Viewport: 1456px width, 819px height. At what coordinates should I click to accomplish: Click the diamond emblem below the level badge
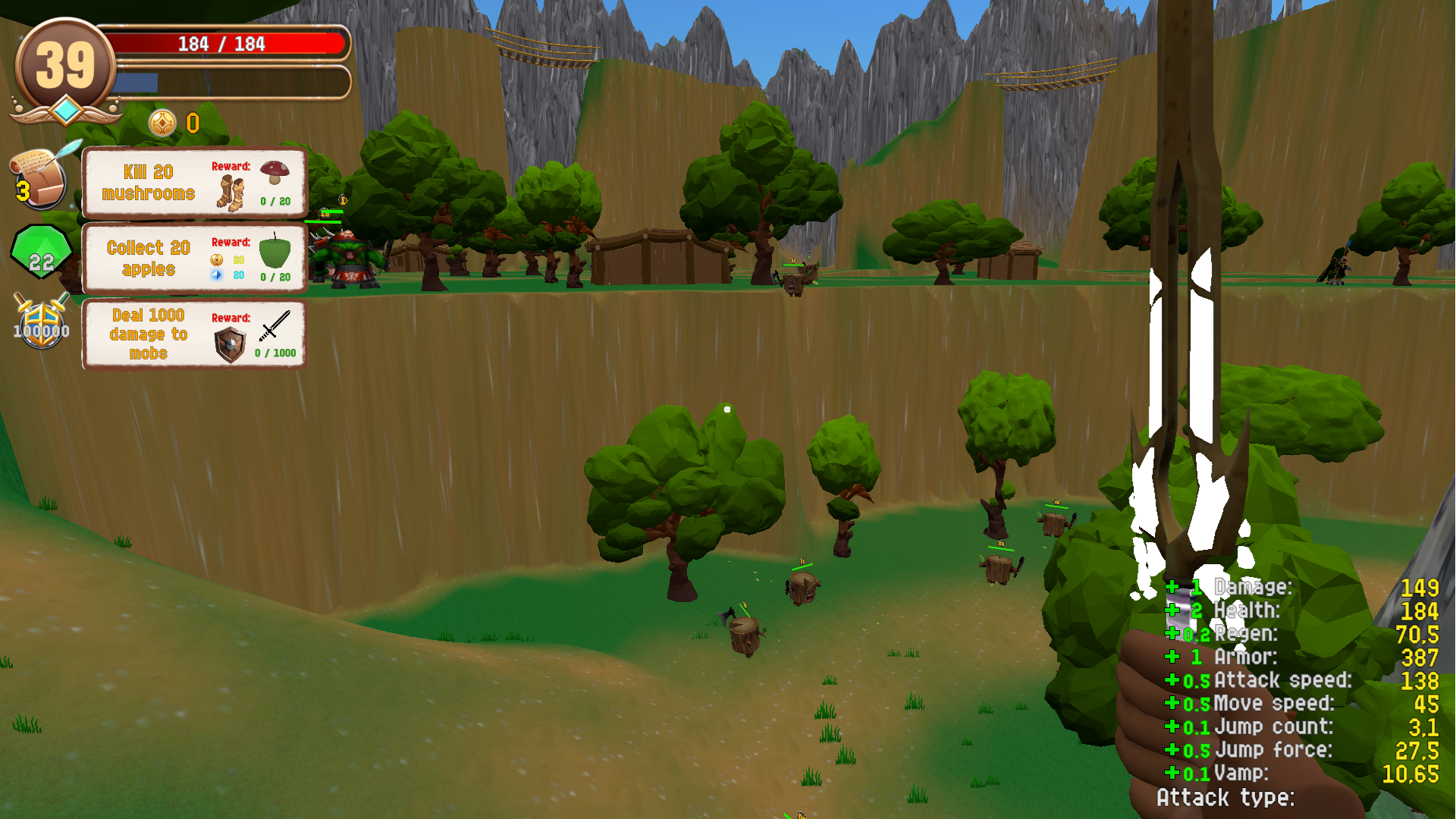pyautogui.click(x=67, y=110)
